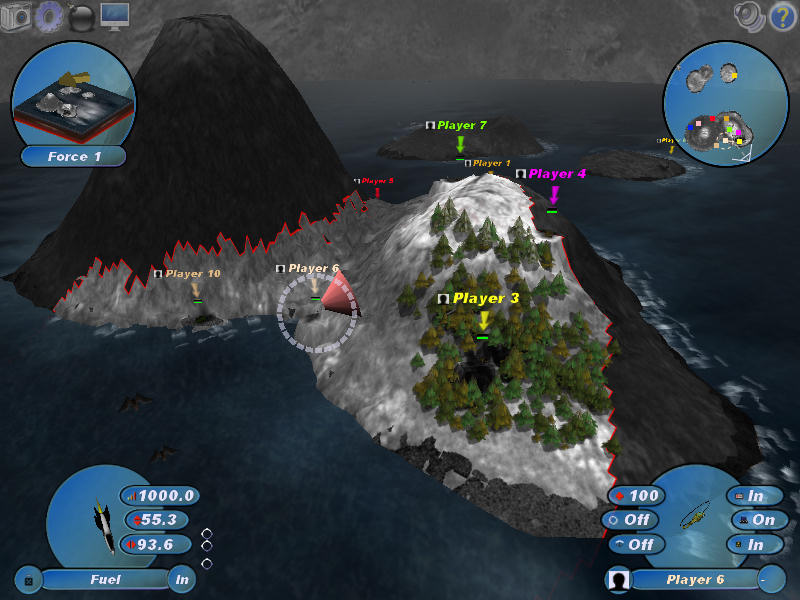Image resolution: width=800 pixels, height=600 pixels.
Task: Open the gear settings menu
Action: 49,16
